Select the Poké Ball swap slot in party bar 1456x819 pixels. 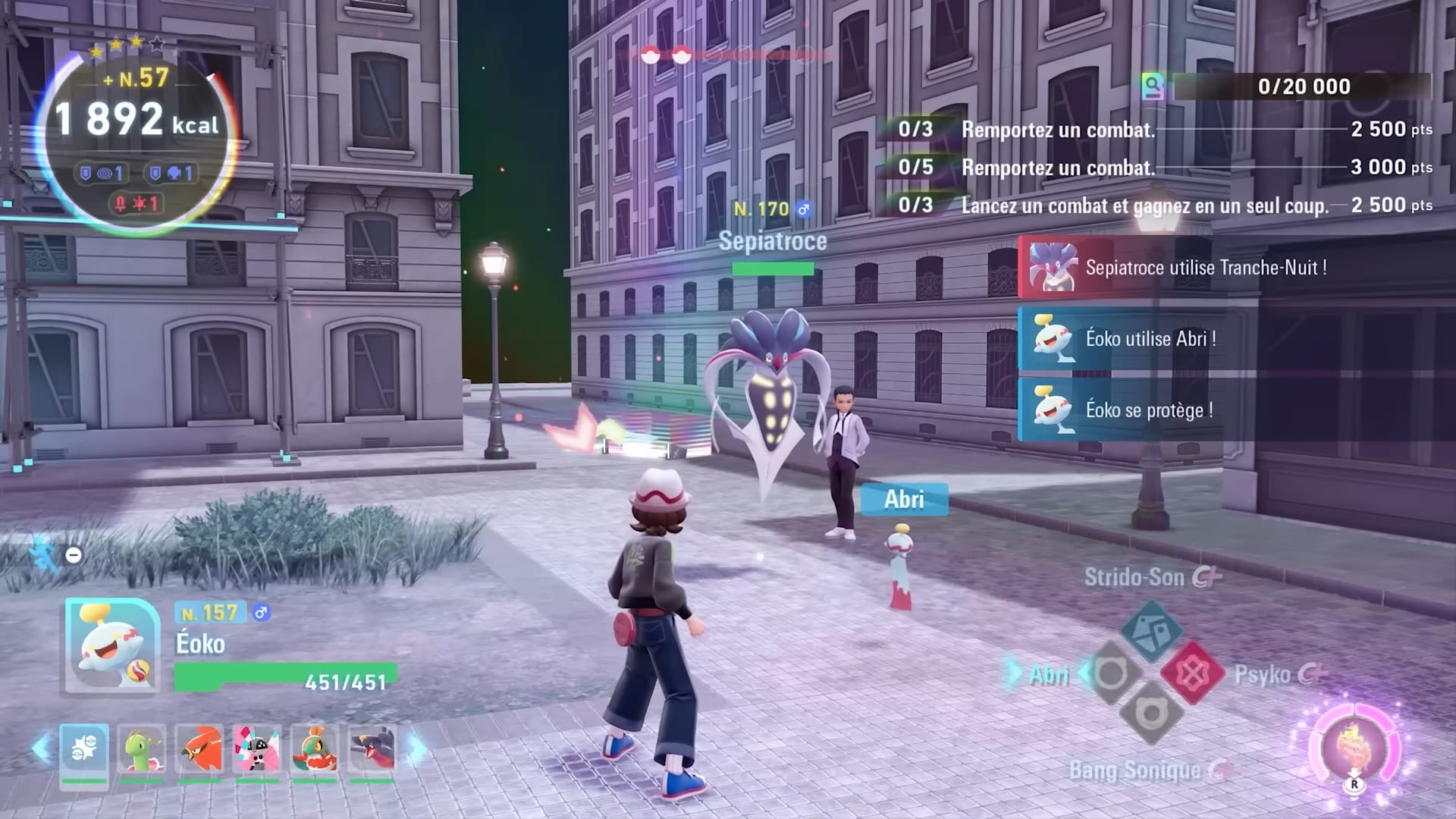click(84, 751)
